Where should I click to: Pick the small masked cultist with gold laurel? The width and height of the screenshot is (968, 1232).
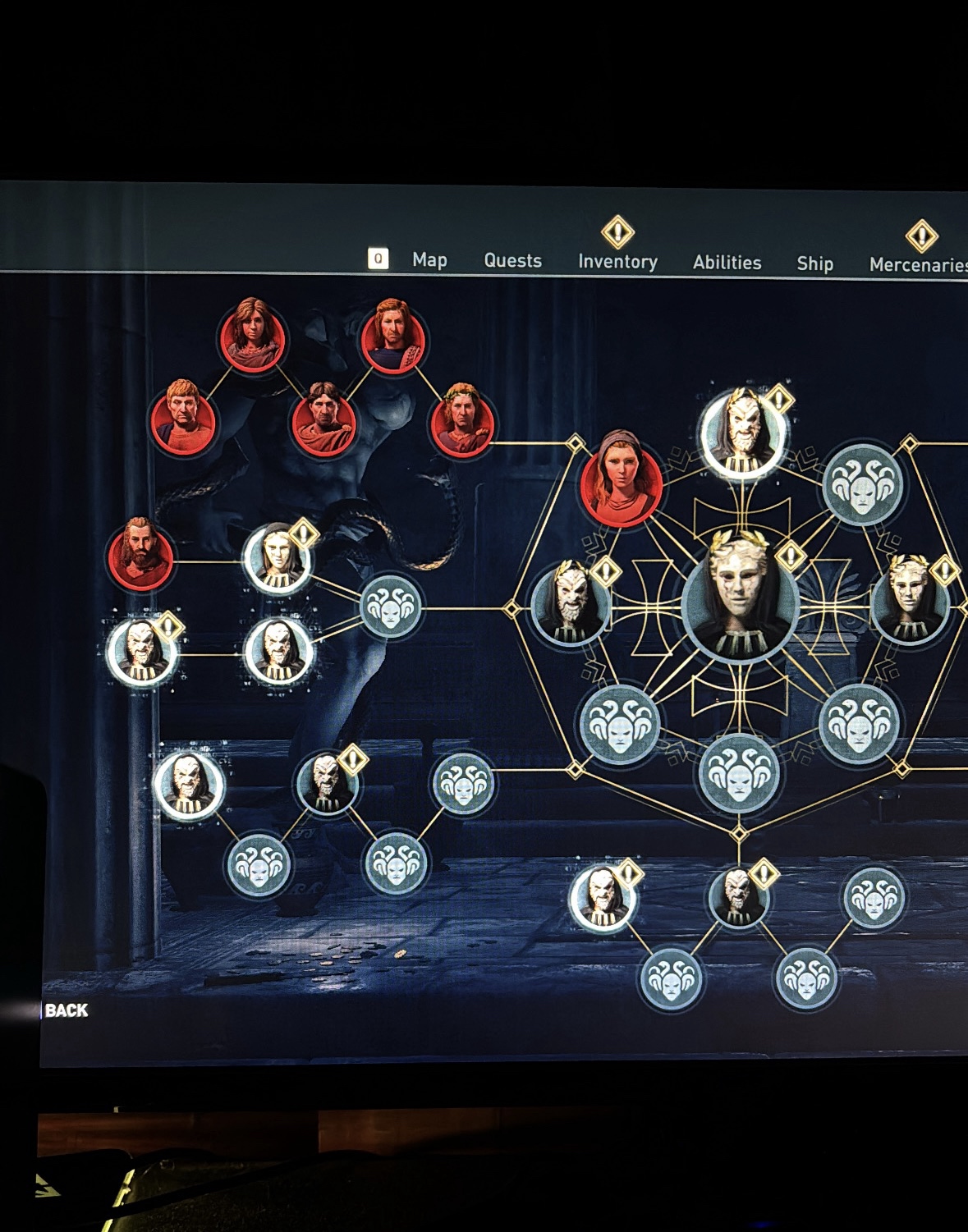pos(908,599)
